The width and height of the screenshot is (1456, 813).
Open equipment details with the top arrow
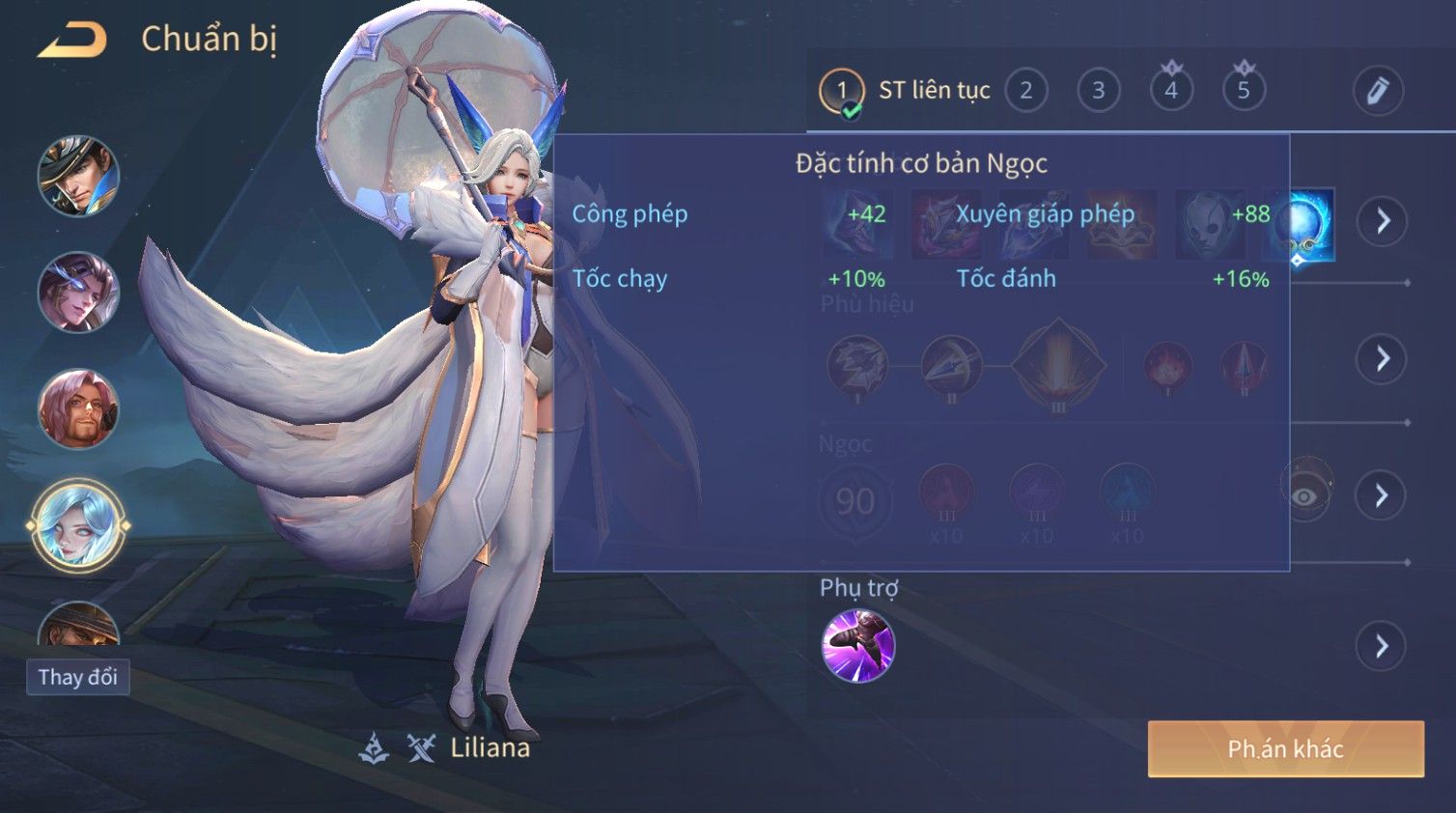[1382, 221]
